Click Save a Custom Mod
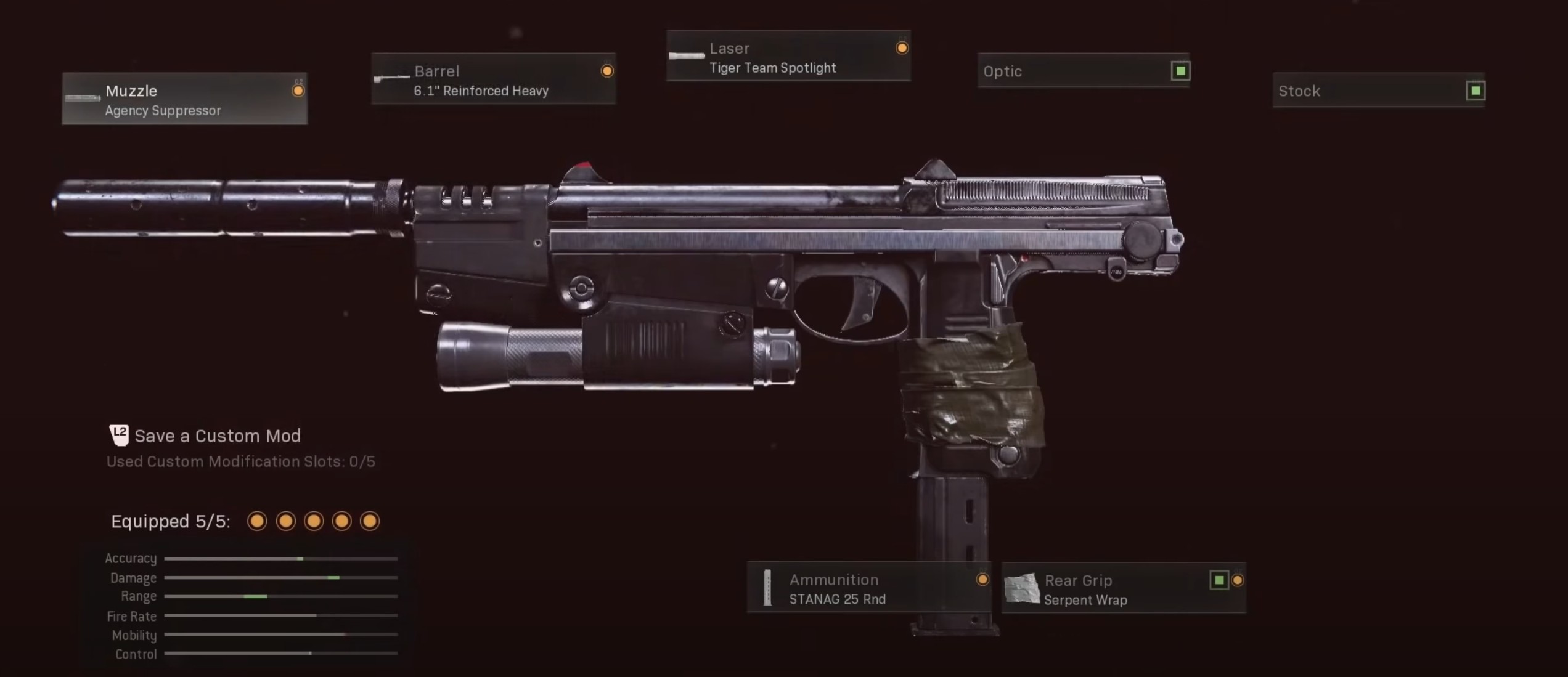This screenshot has width=1568, height=677. pyautogui.click(x=217, y=436)
